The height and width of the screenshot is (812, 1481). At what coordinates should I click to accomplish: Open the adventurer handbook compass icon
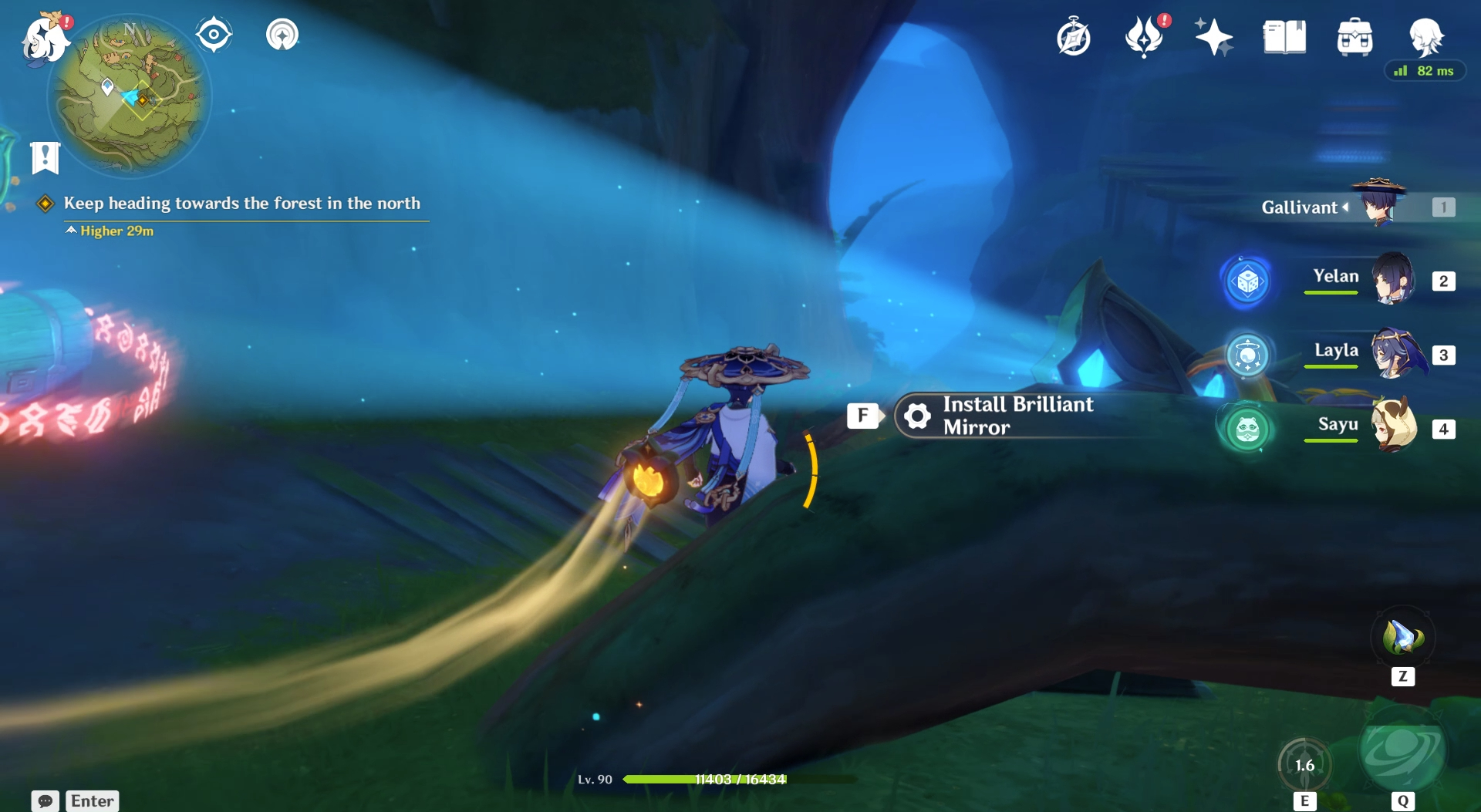pyautogui.click(x=1073, y=38)
